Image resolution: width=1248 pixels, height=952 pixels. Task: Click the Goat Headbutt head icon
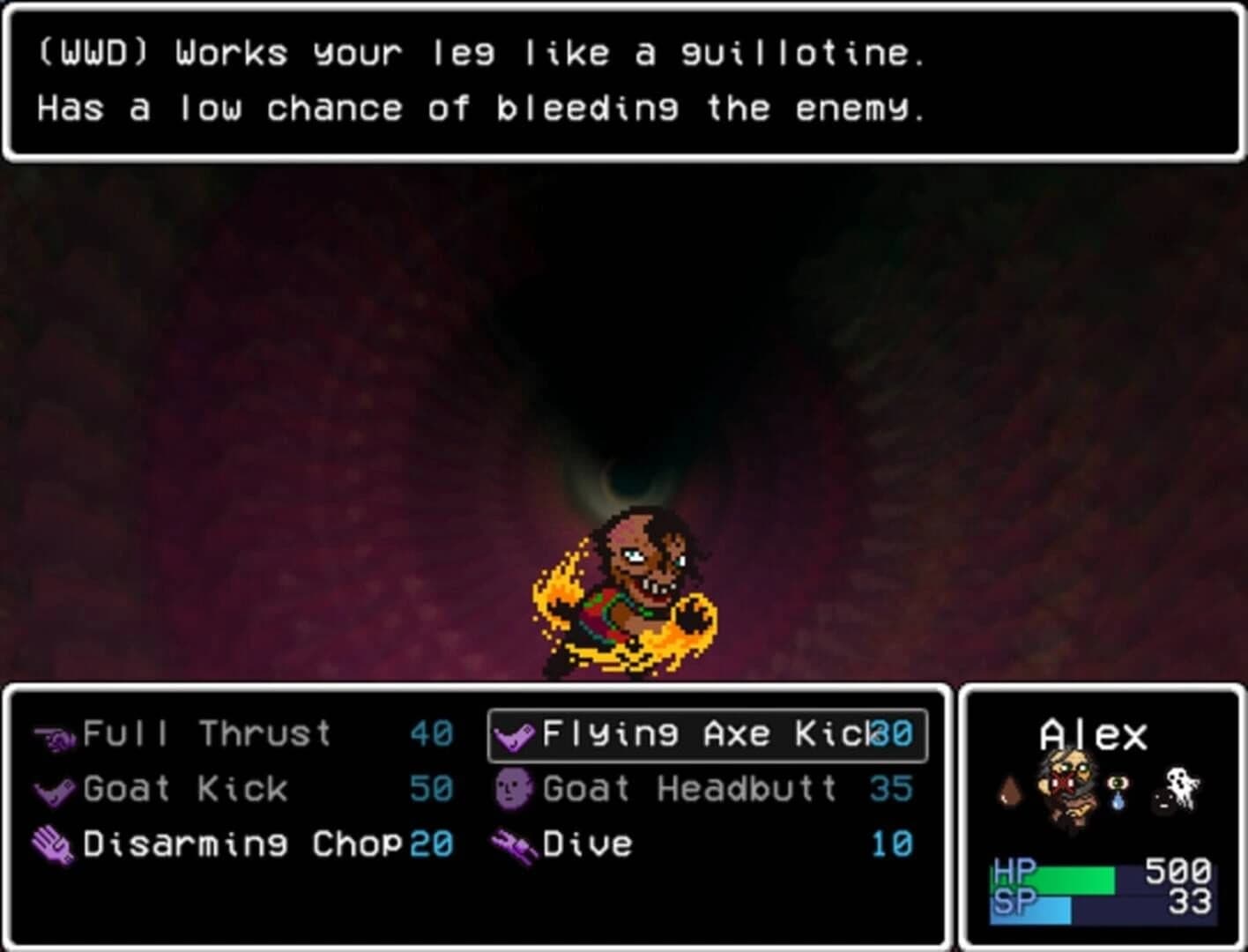click(513, 788)
